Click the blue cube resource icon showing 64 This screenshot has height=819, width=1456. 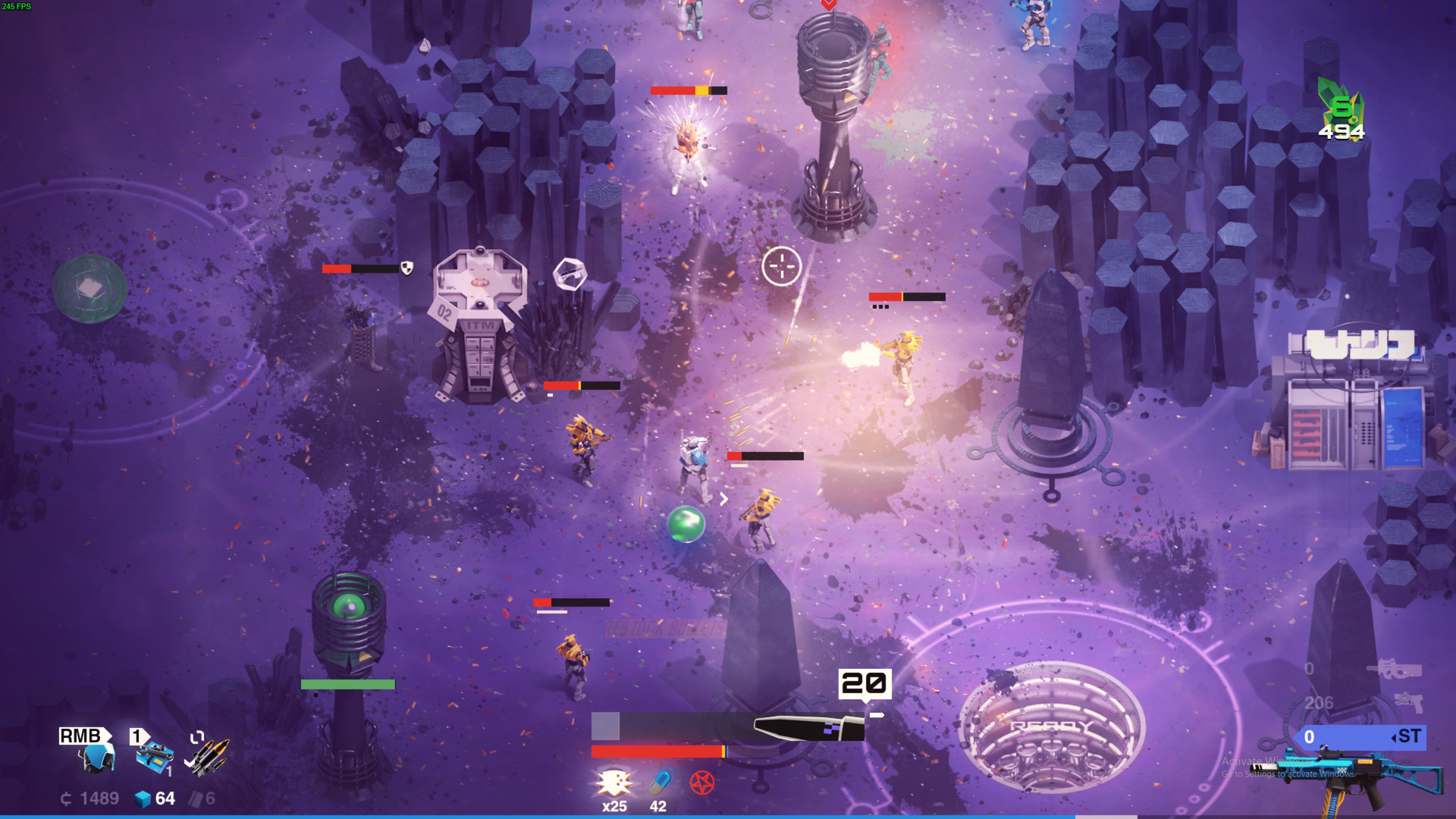[x=144, y=799]
